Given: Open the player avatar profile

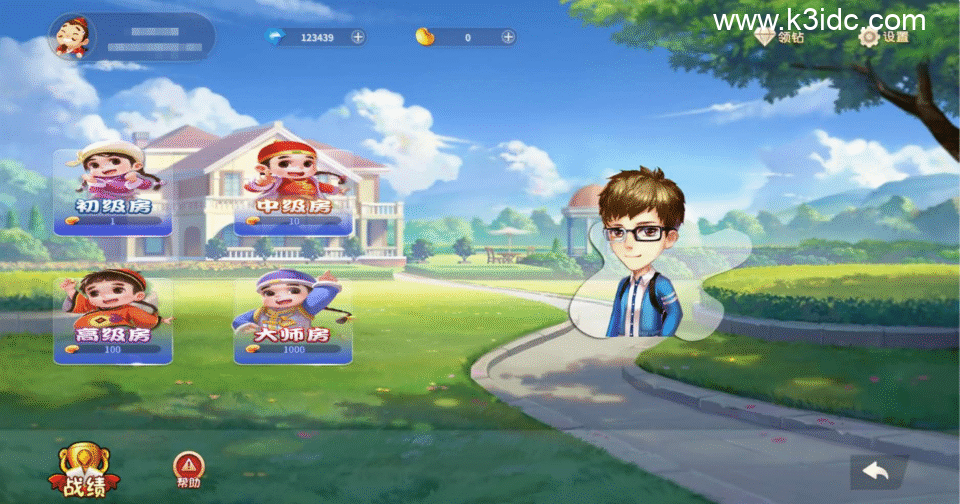Looking at the screenshot, I should point(71,38).
